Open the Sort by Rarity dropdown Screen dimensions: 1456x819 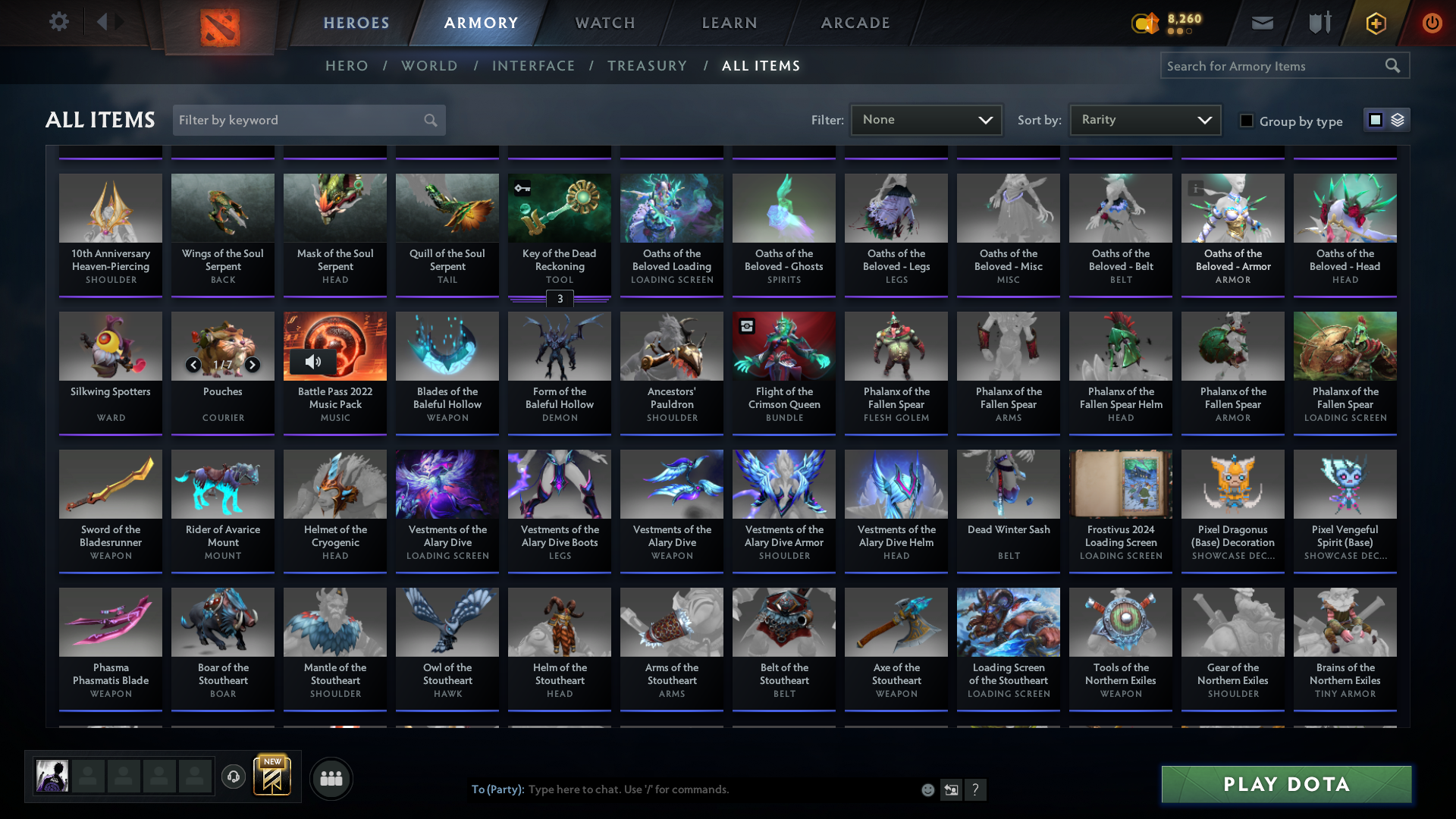1144,119
